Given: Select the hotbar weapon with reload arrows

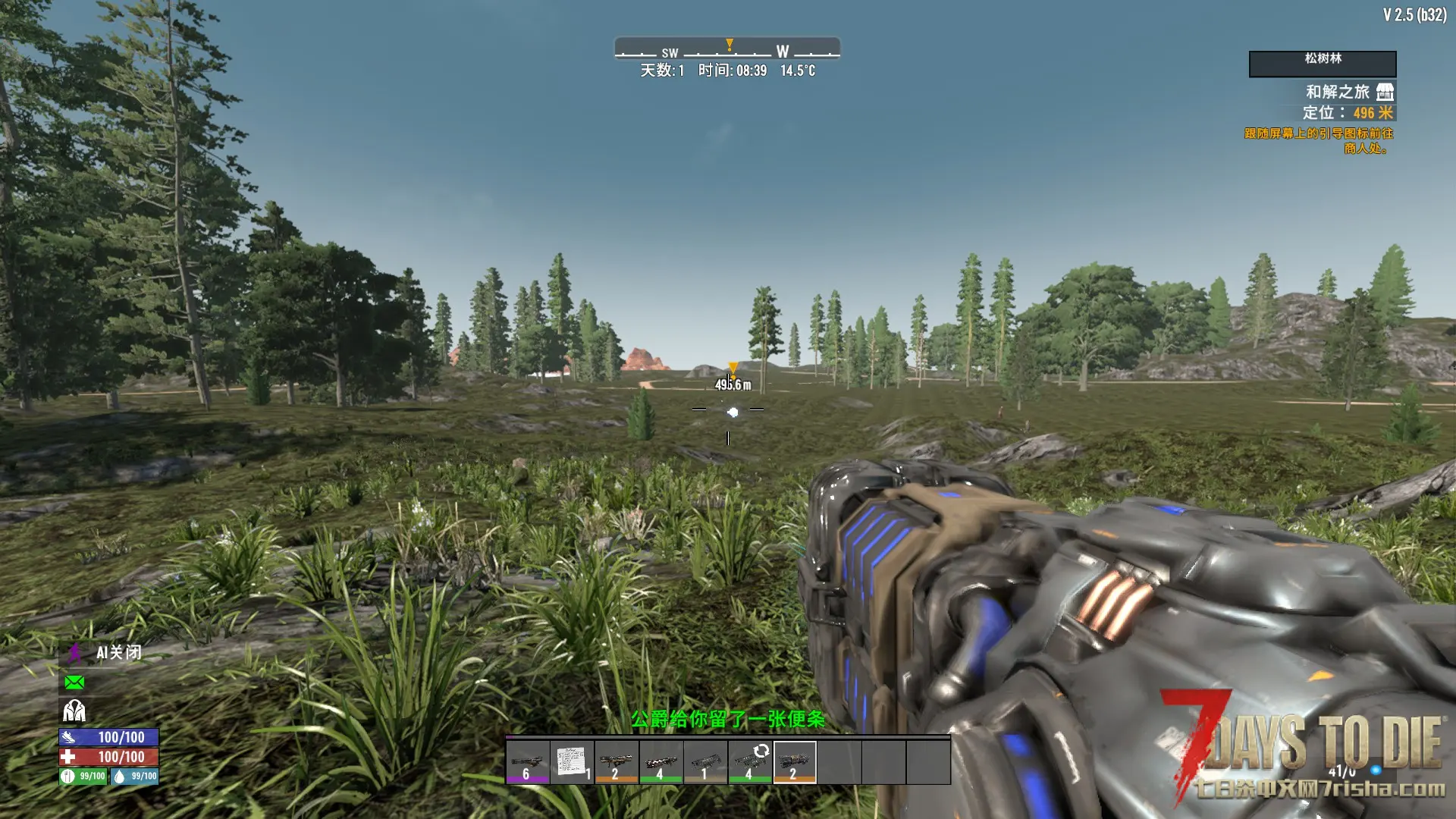Looking at the screenshot, I should [750, 761].
